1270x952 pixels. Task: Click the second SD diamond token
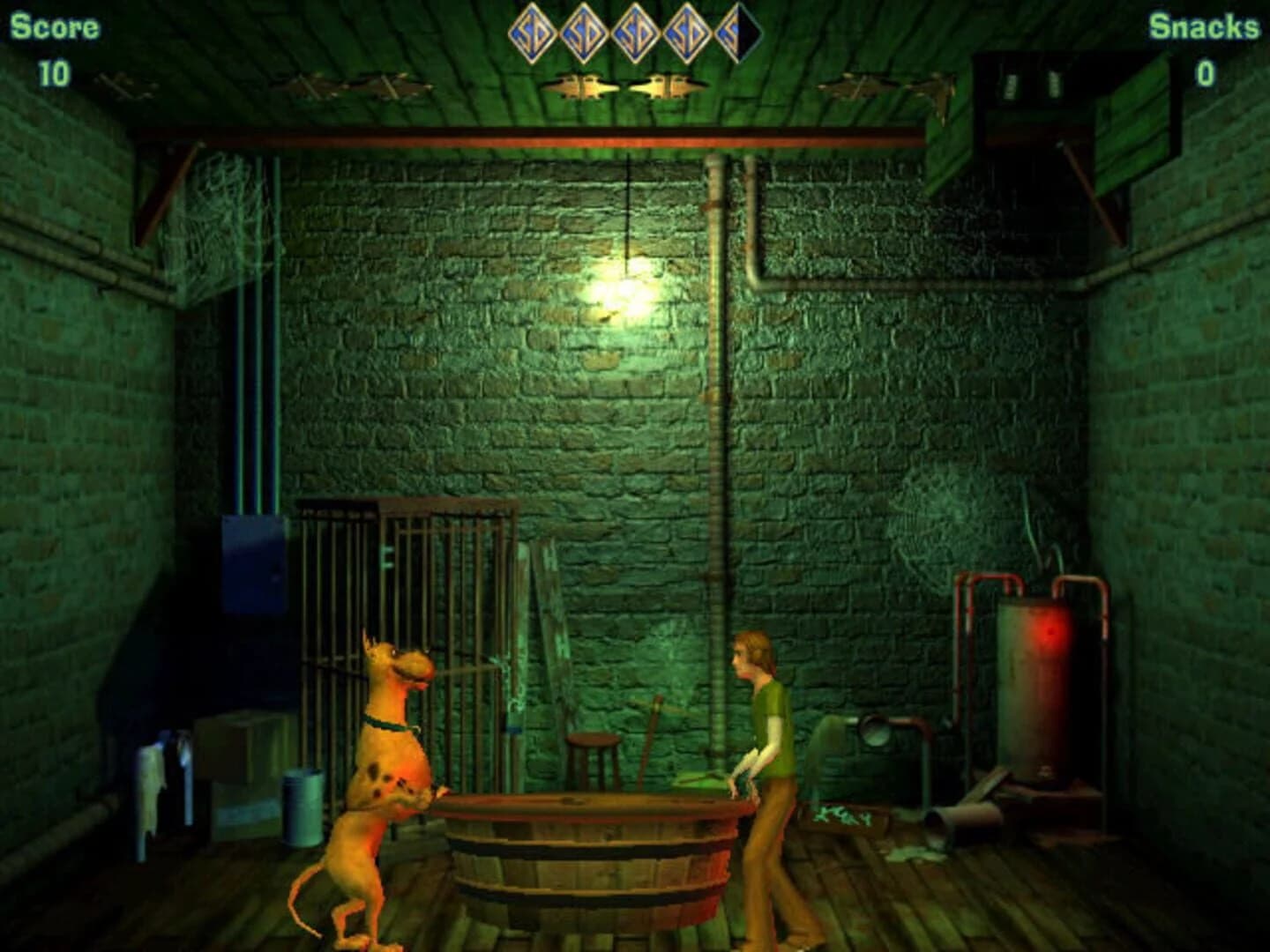click(x=582, y=32)
